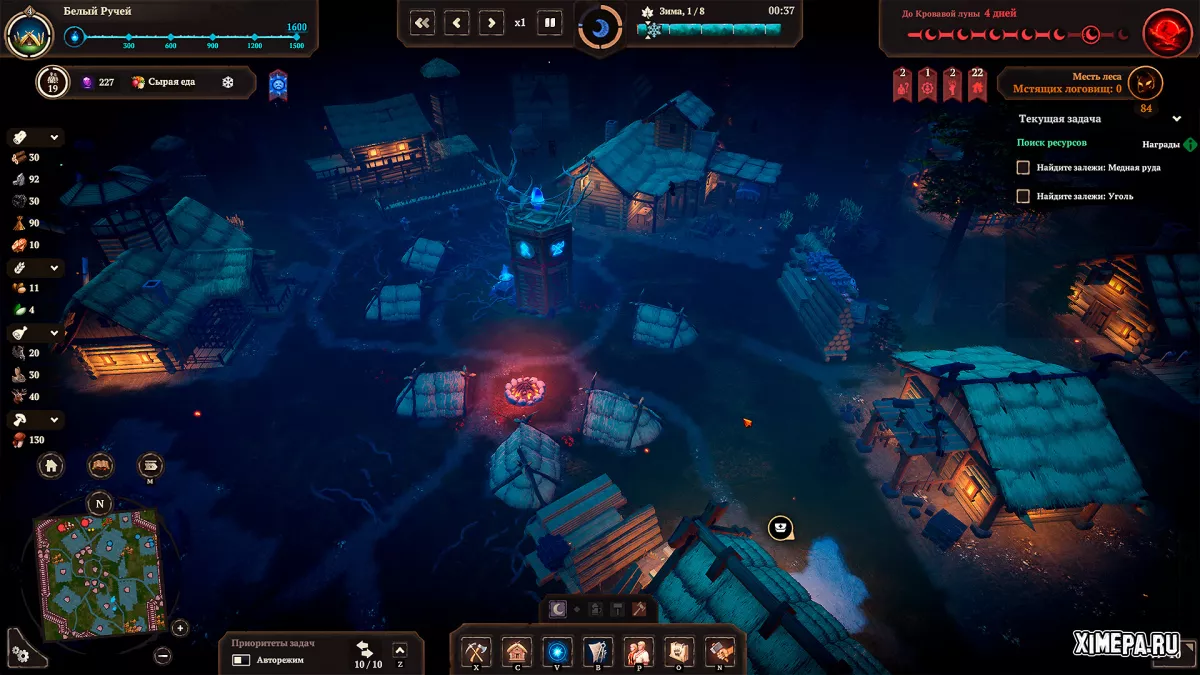
Task: Open the book journal icon
Action: [x=100, y=465]
